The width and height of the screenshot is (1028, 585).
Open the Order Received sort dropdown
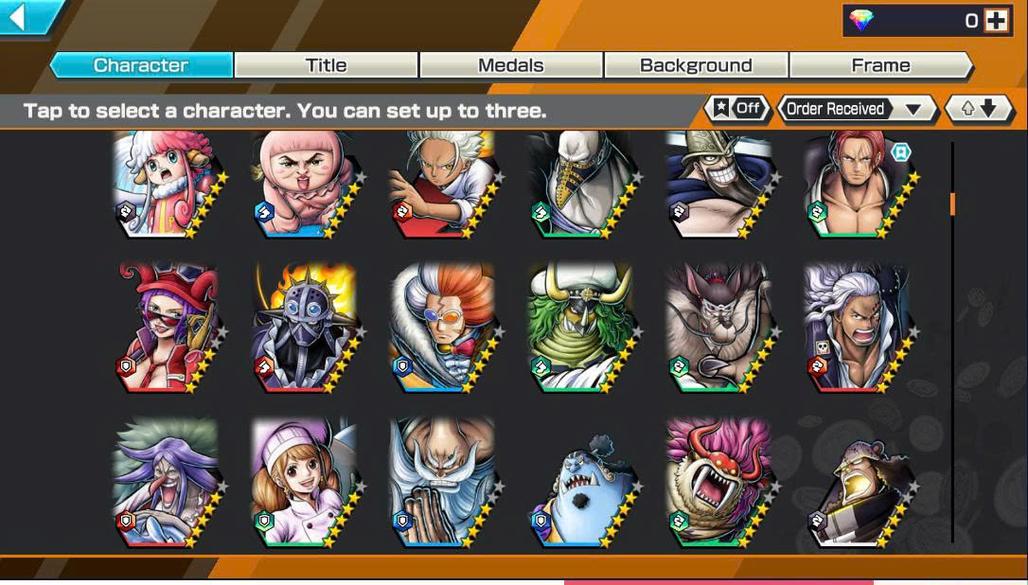coord(856,109)
